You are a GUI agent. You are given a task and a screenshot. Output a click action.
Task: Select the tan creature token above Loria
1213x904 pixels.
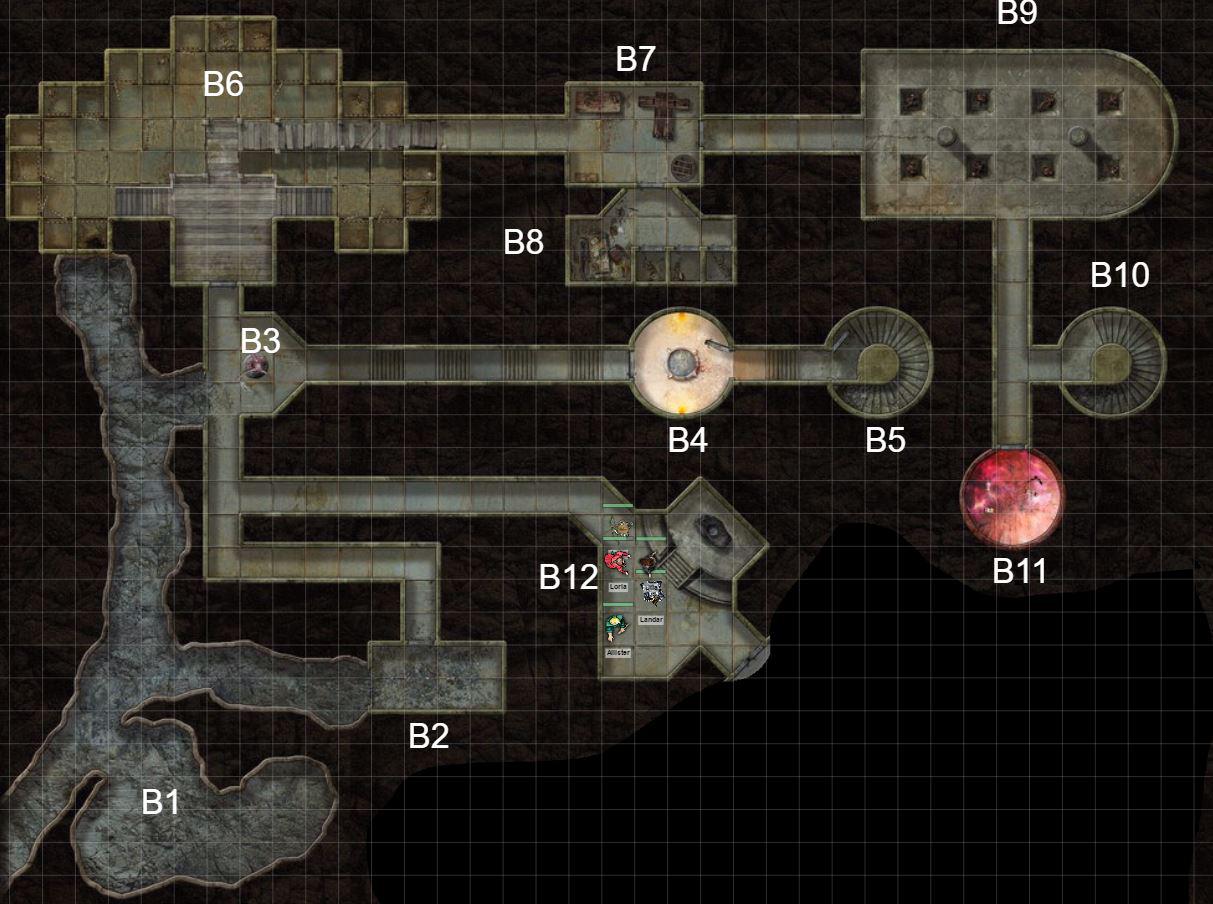tap(619, 526)
